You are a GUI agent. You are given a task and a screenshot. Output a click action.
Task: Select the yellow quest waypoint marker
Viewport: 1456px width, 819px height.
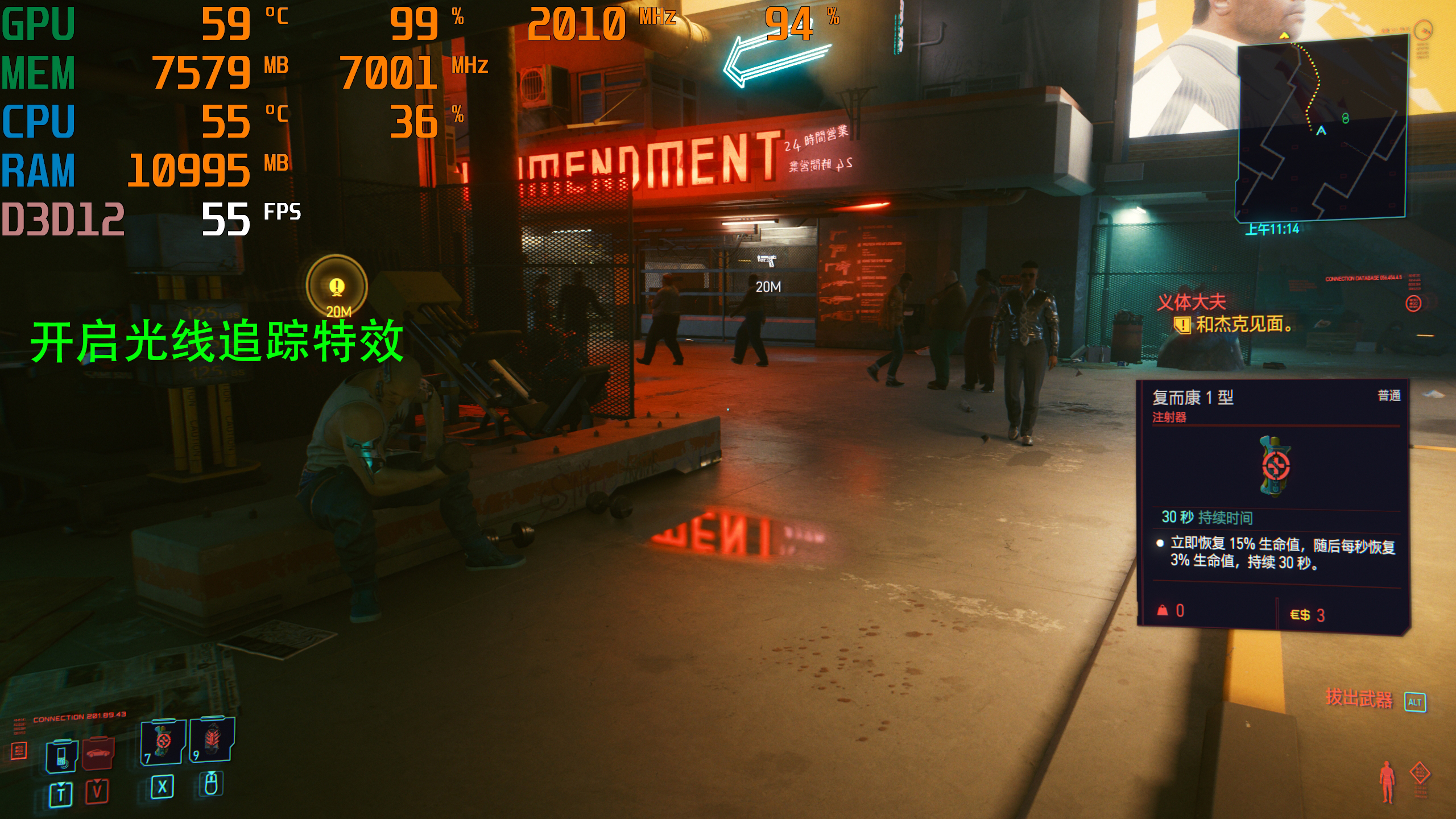(337, 286)
